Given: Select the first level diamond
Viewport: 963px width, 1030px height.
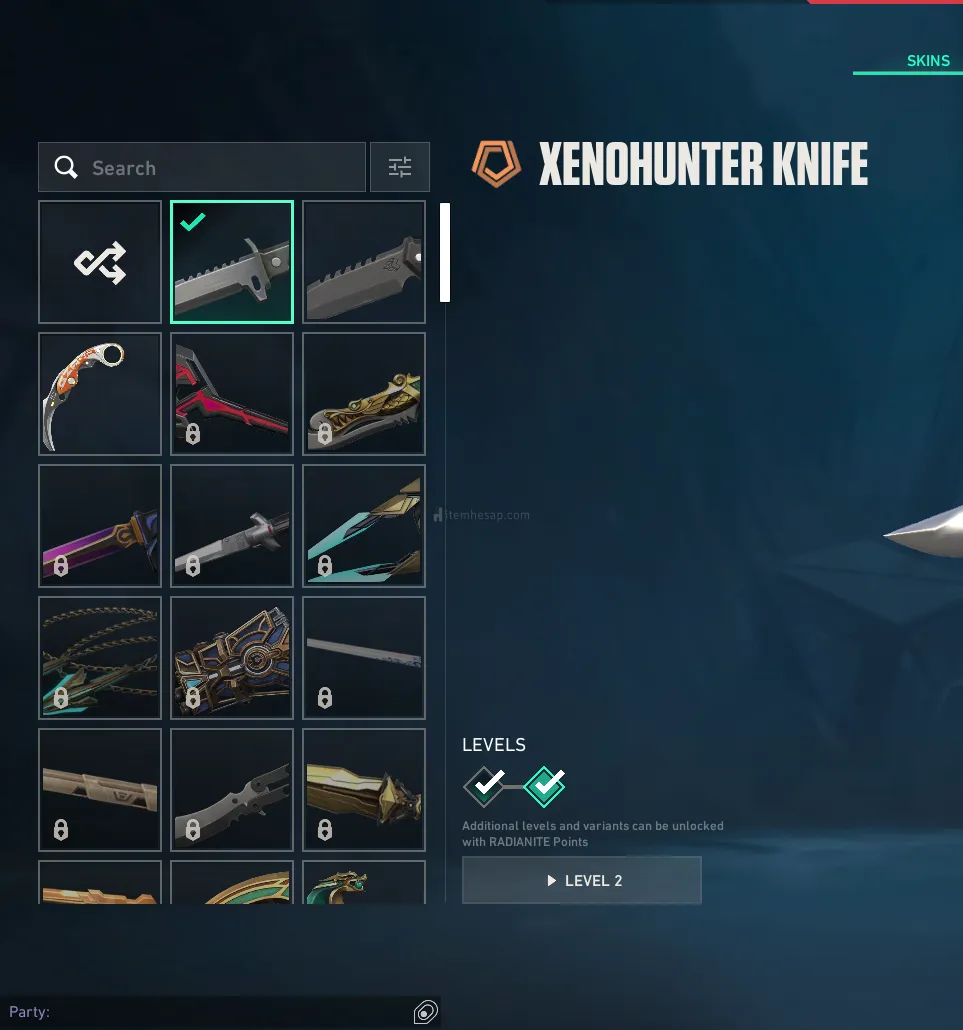Looking at the screenshot, I should coord(484,787).
